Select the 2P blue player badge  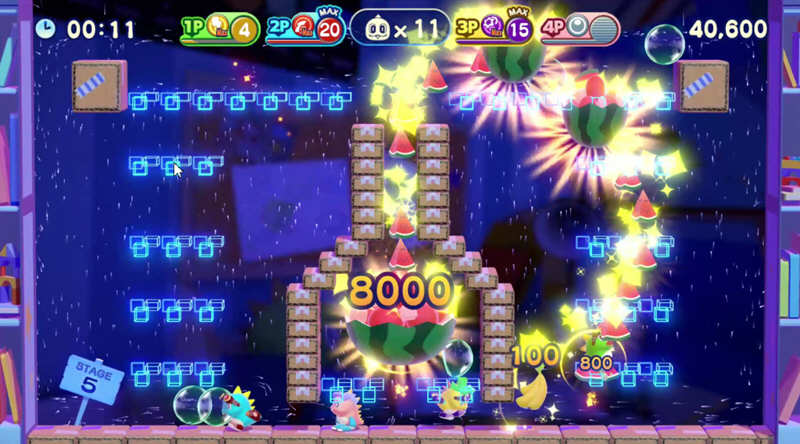[304, 29]
